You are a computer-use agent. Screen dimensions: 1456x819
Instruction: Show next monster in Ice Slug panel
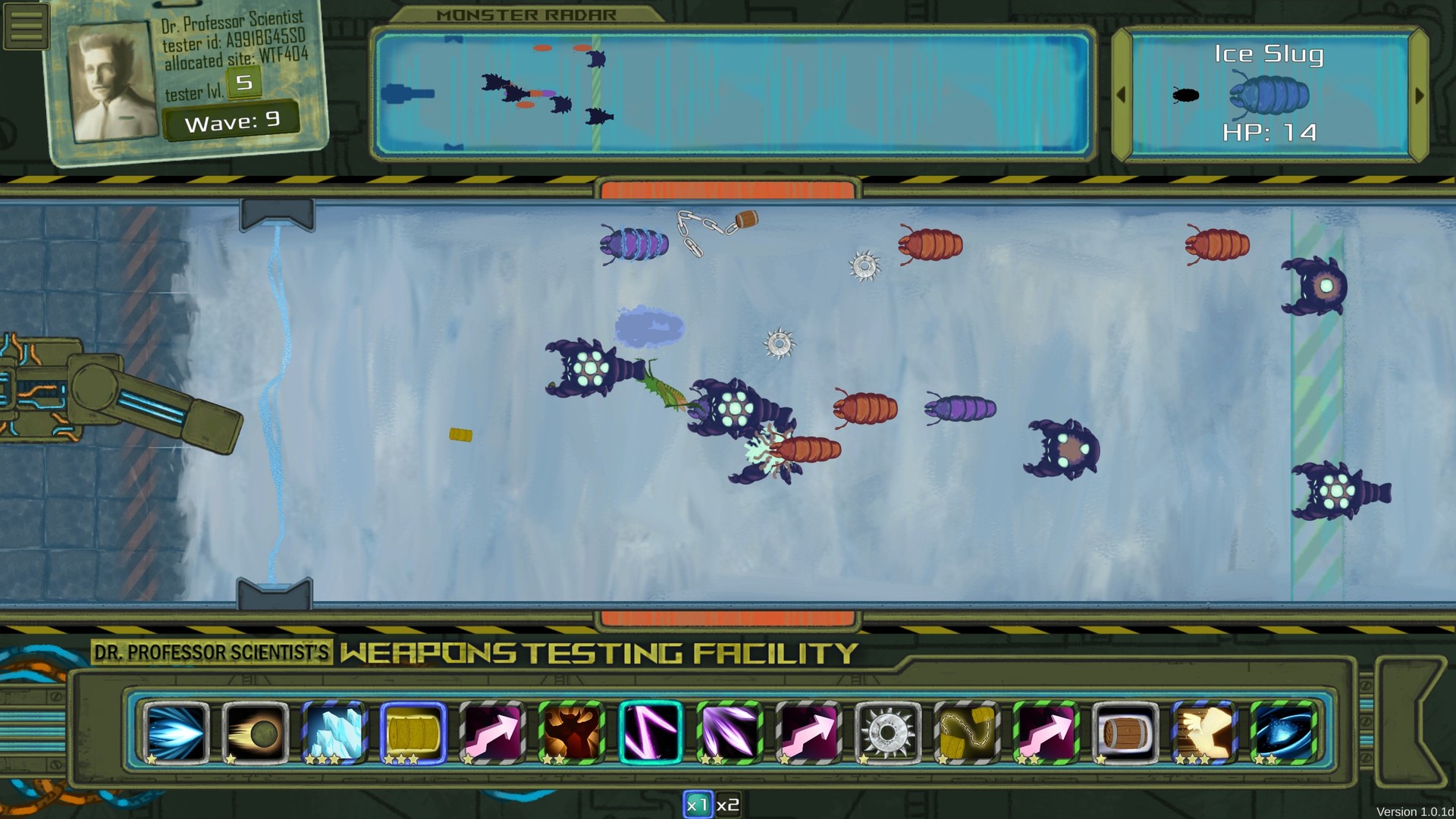tap(1420, 96)
